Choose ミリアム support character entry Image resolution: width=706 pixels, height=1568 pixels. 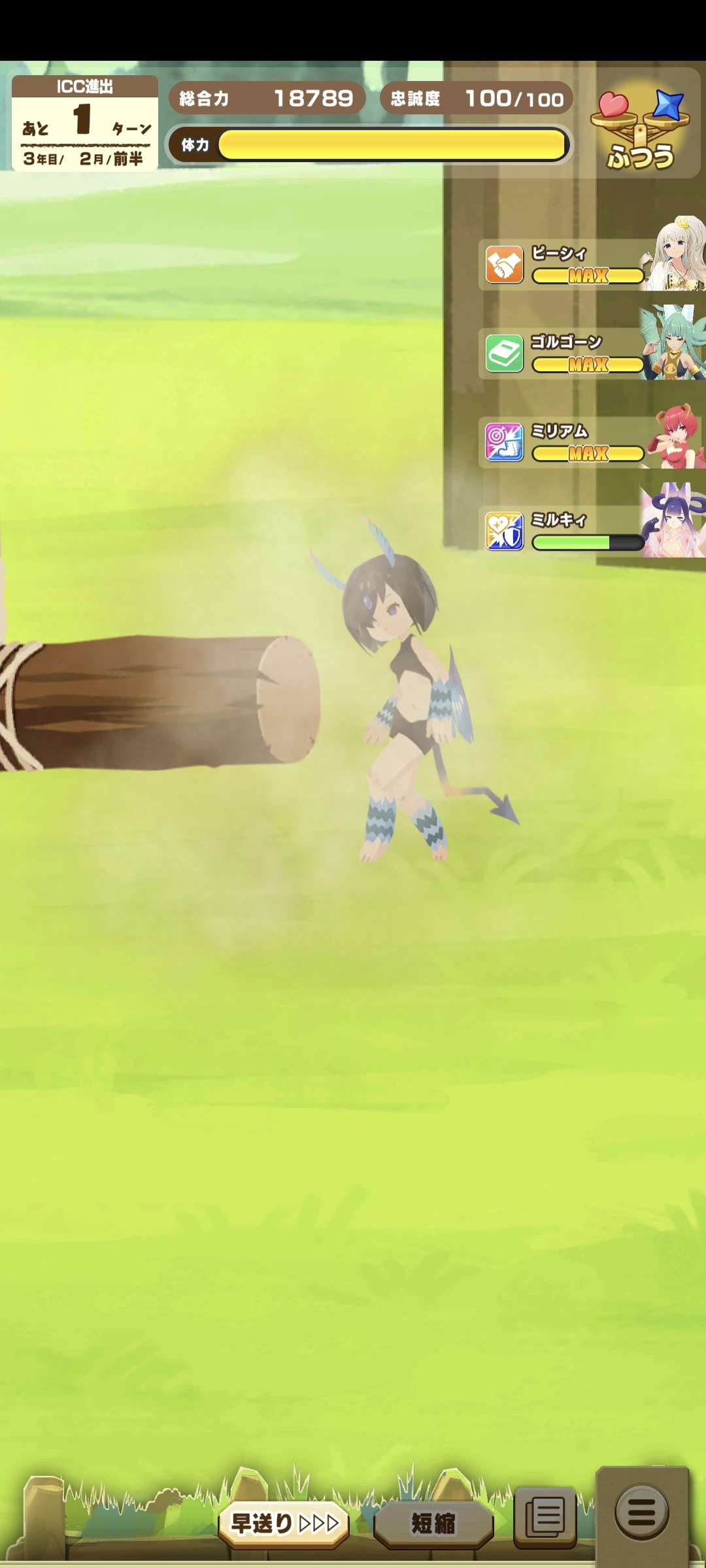click(592, 442)
